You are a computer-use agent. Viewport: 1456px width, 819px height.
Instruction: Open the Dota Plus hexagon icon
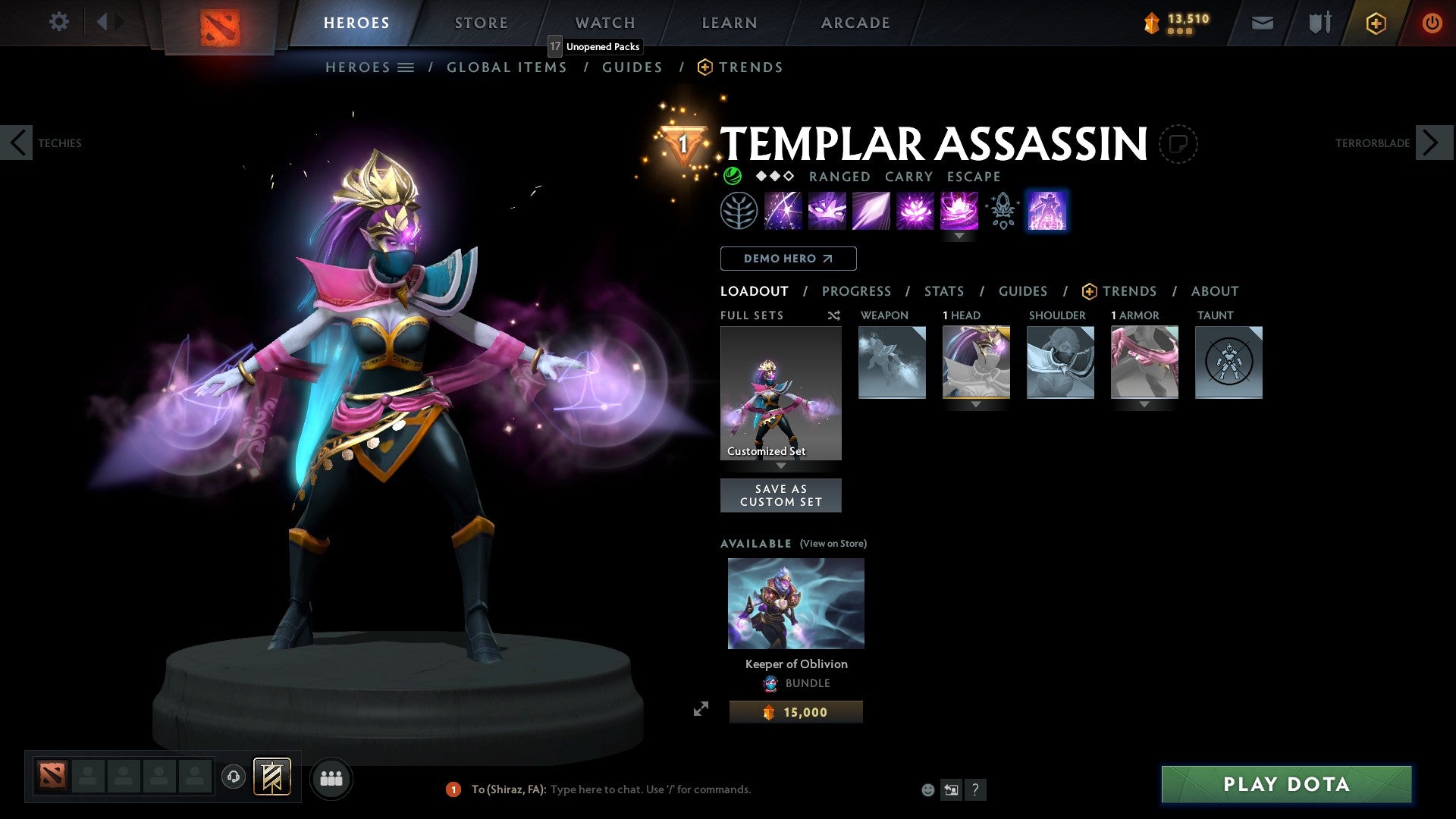(1375, 23)
